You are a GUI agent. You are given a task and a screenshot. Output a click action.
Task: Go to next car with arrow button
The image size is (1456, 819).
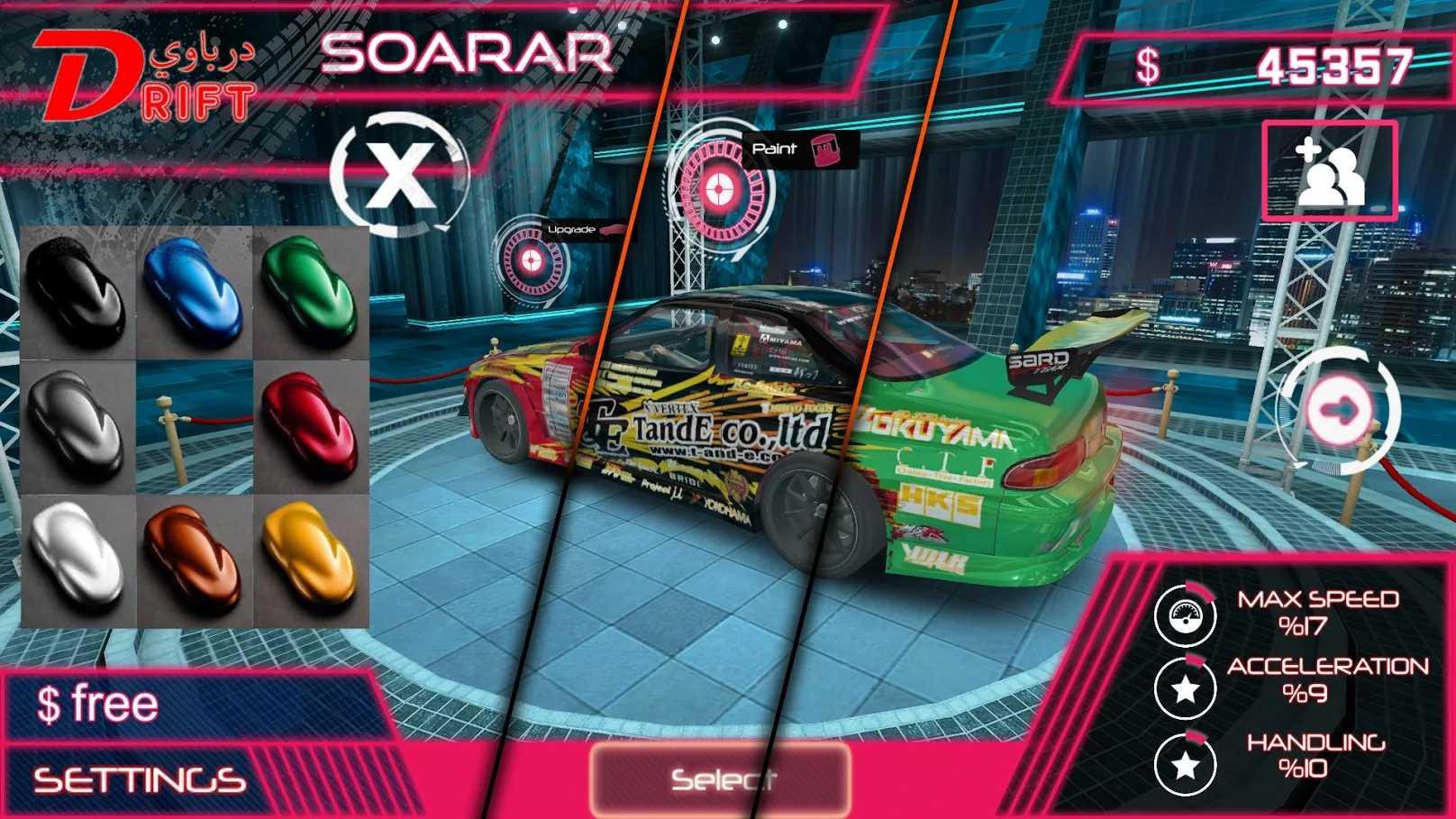point(1340,411)
